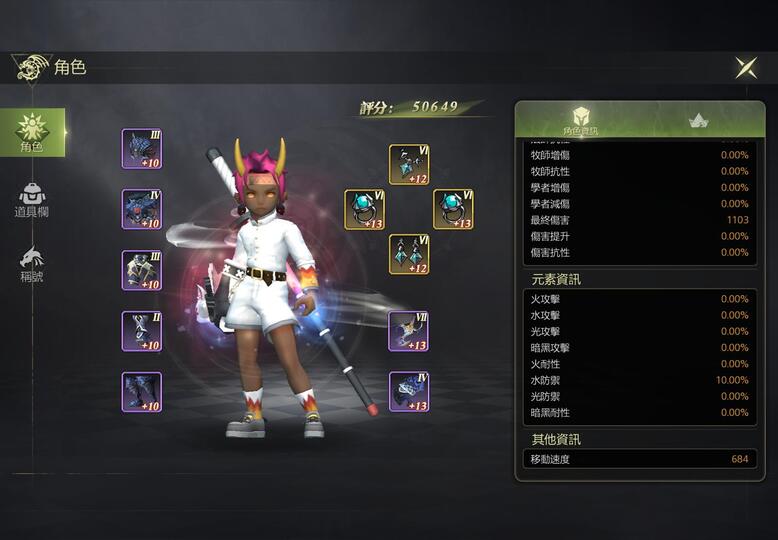Inspect the +10 boots equipment slot

coord(142,392)
